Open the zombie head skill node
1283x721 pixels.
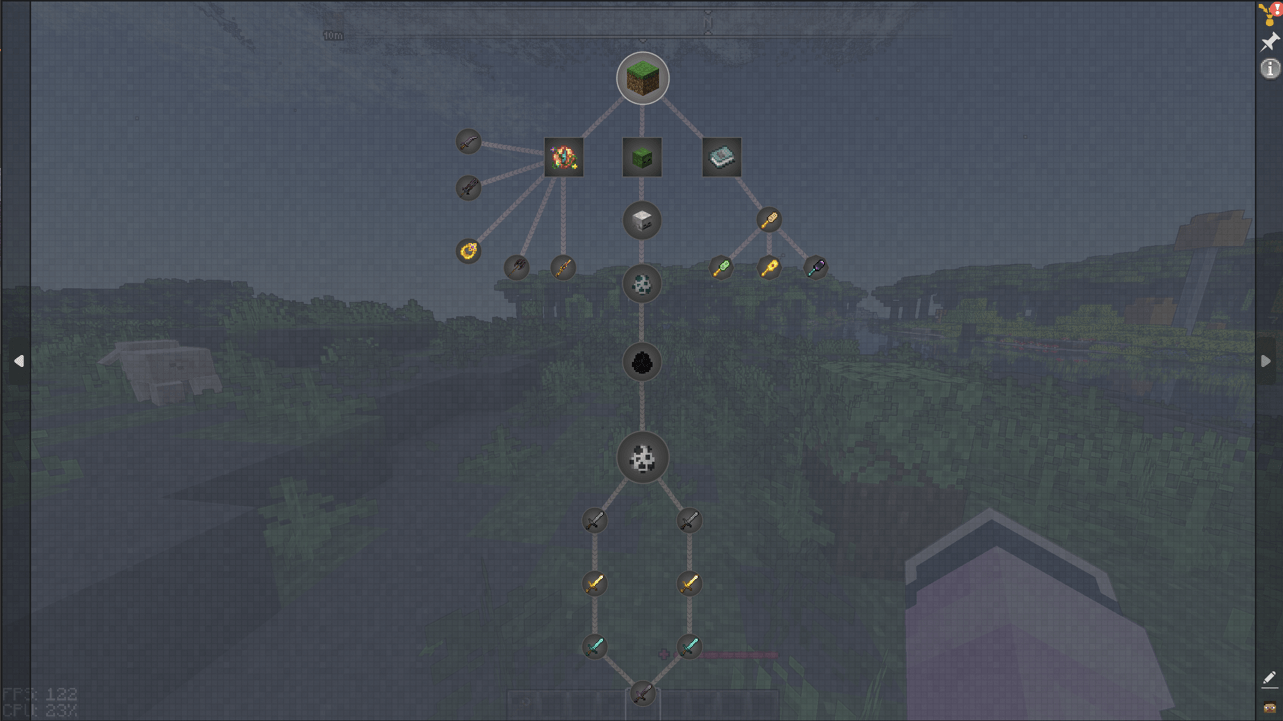[x=641, y=156]
